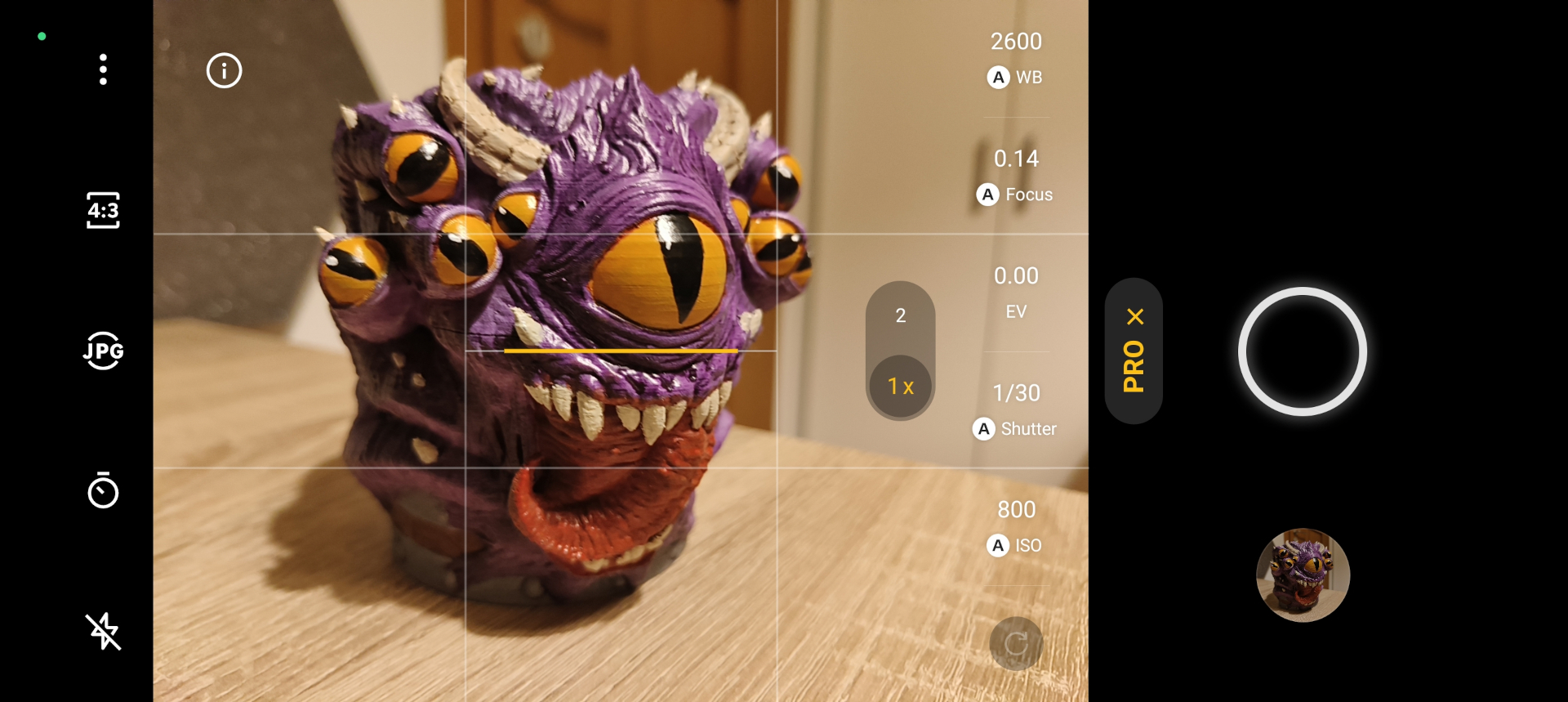Switch to the 2x zoom level
The image size is (1568, 702).
(x=900, y=315)
